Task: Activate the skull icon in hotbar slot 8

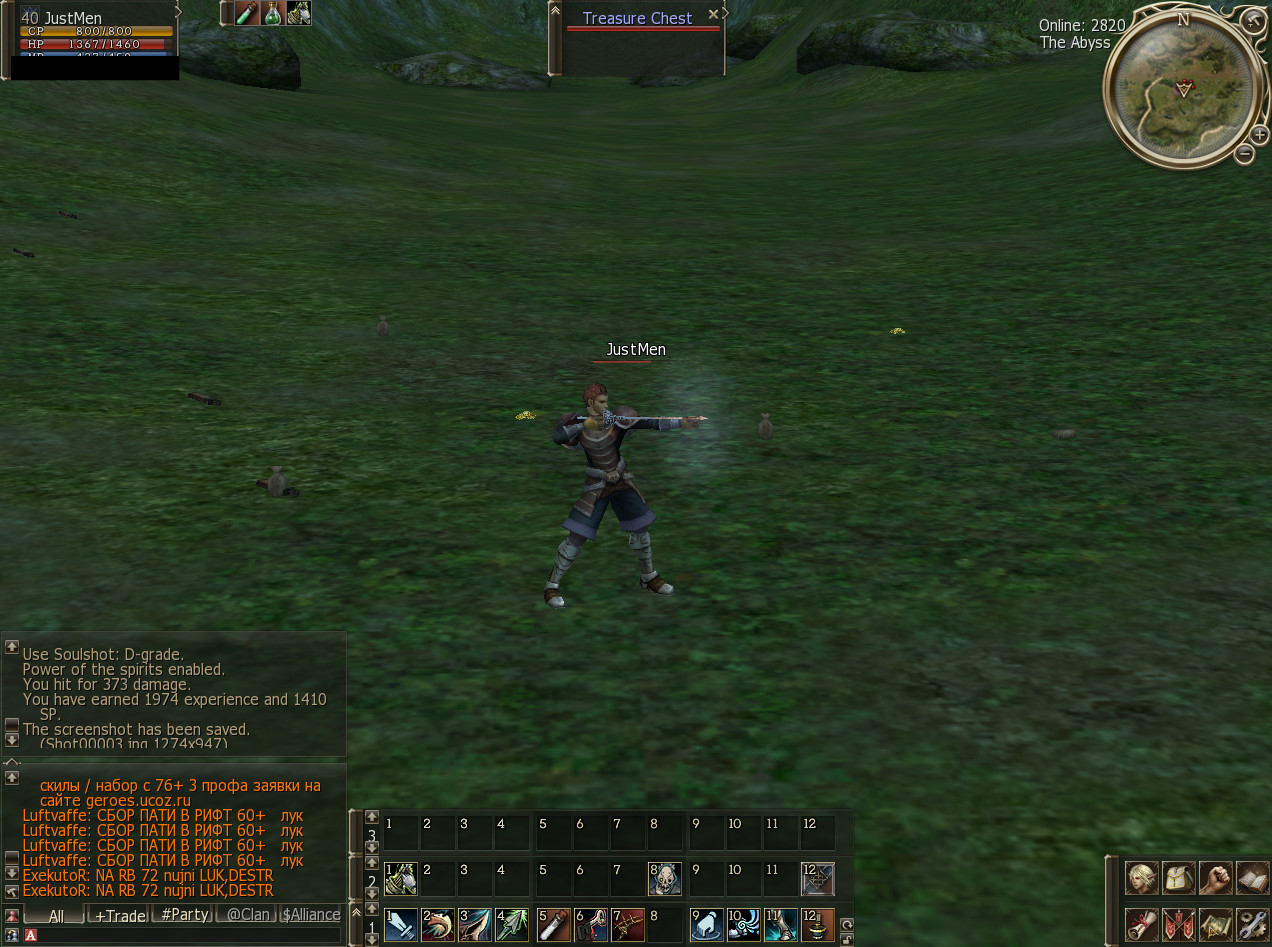Action: pyautogui.click(x=665, y=879)
